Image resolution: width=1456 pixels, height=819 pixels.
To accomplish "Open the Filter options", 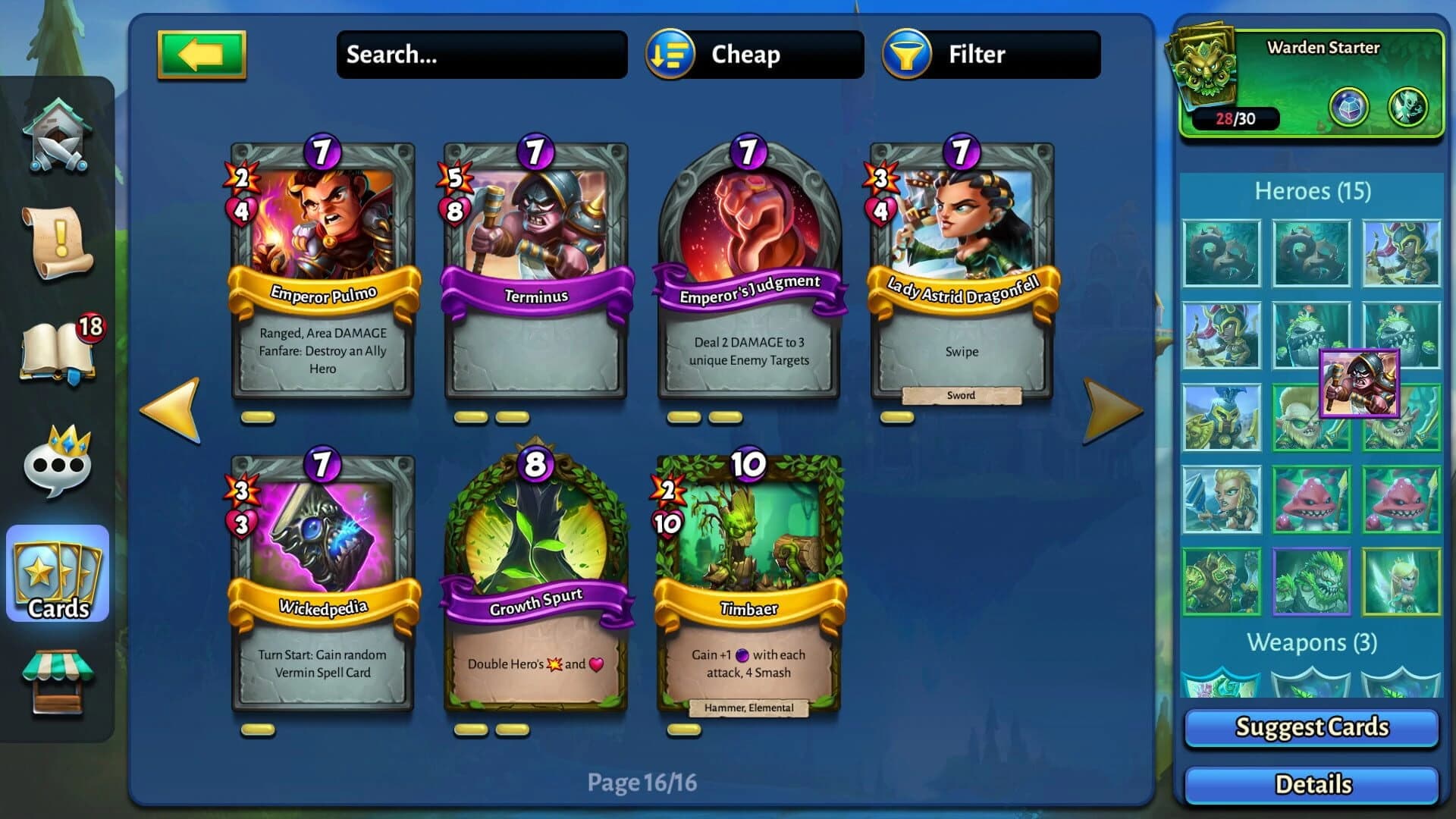I will pyautogui.click(x=977, y=54).
